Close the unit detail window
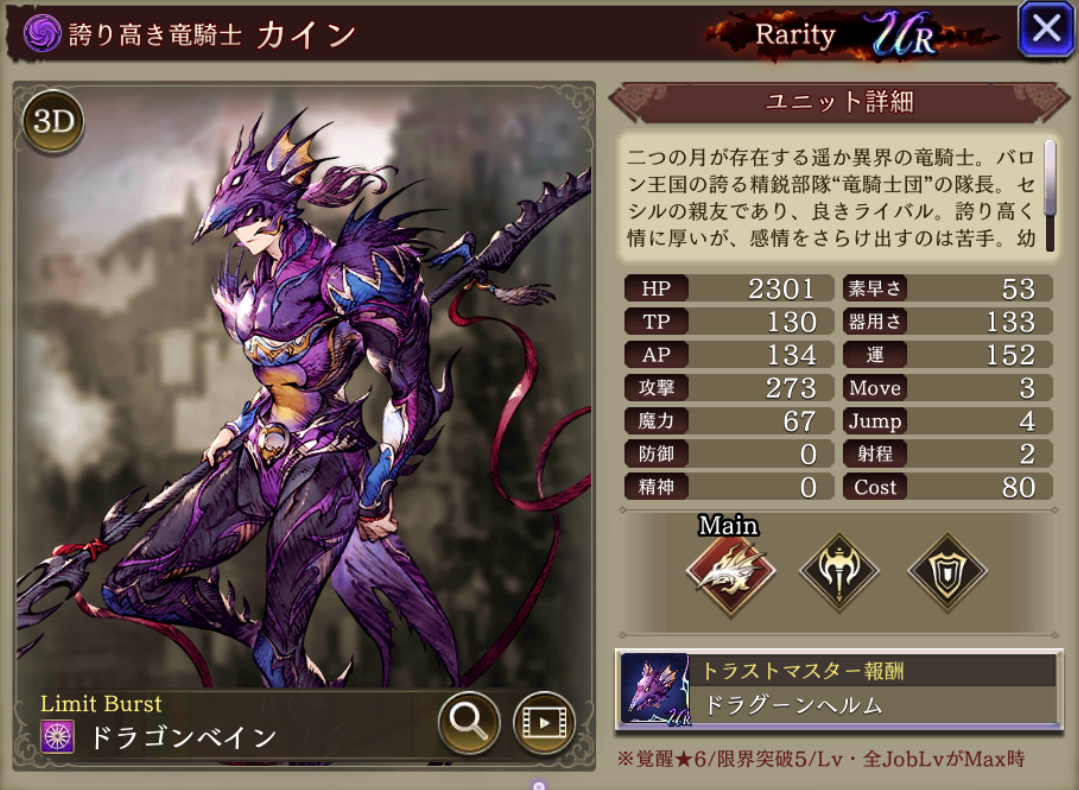 tap(1046, 29)
